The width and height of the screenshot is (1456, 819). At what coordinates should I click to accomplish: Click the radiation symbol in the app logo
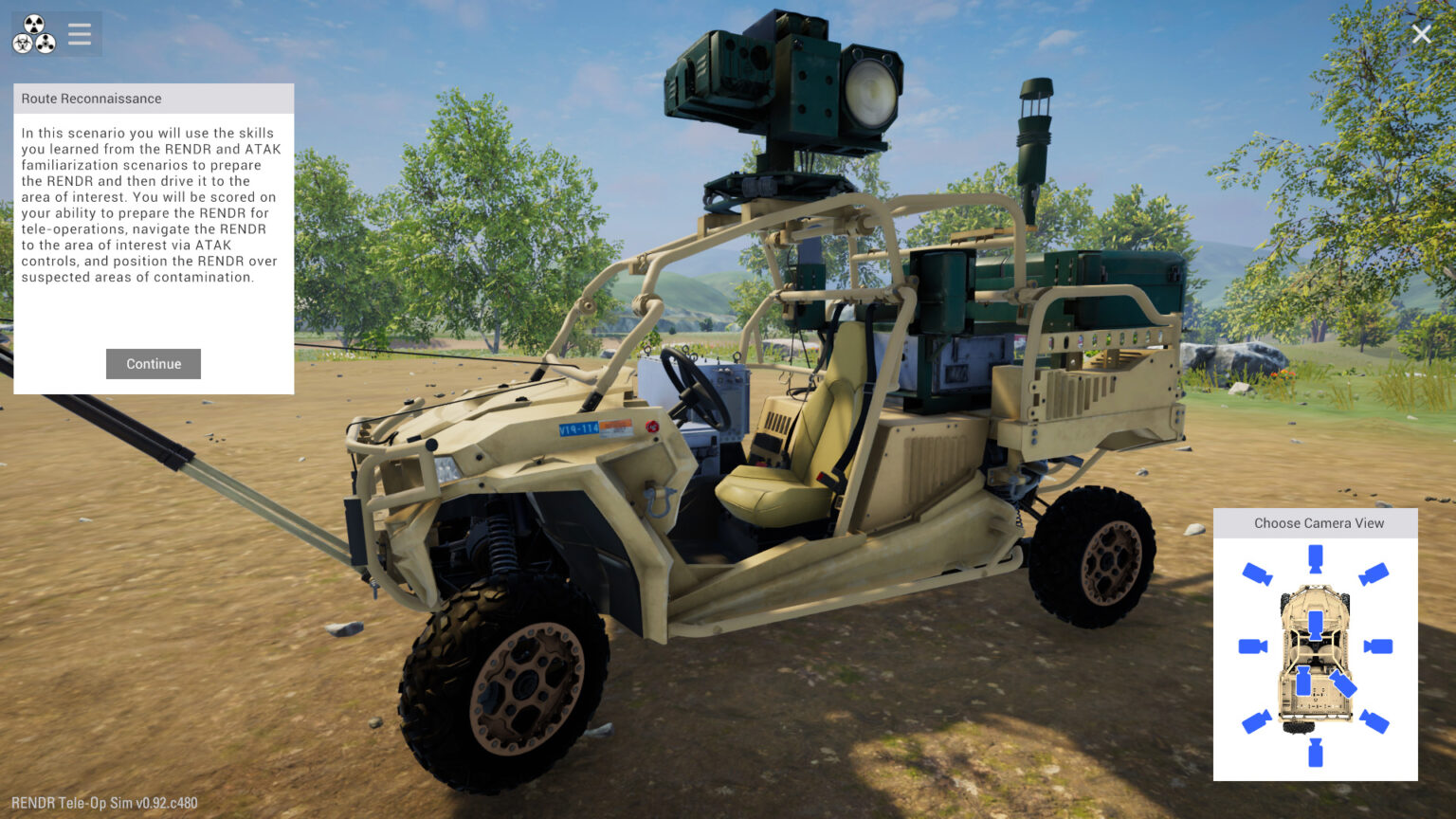(34, 24)
